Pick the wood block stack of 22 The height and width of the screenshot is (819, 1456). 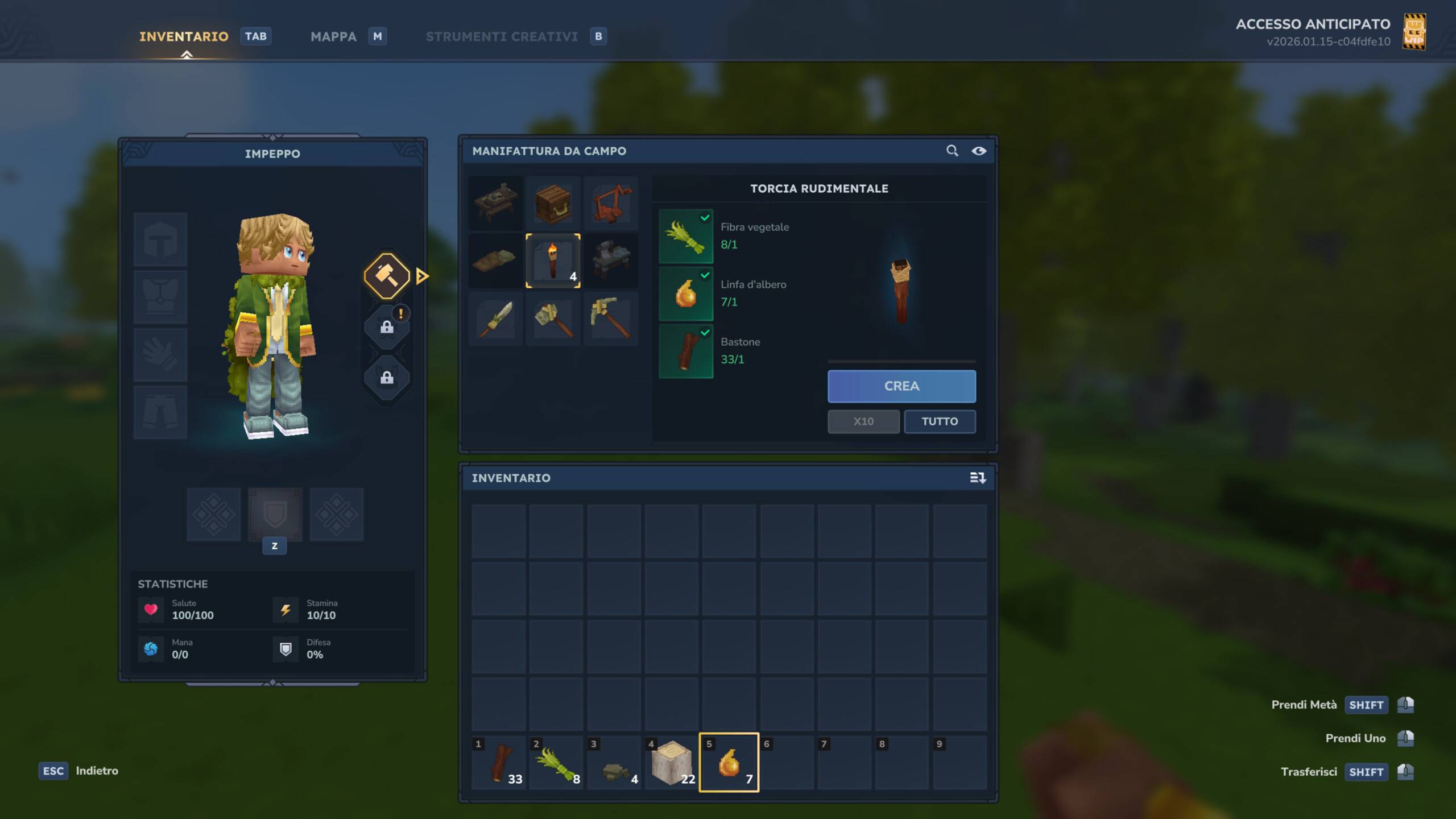(x=672, y=763)
